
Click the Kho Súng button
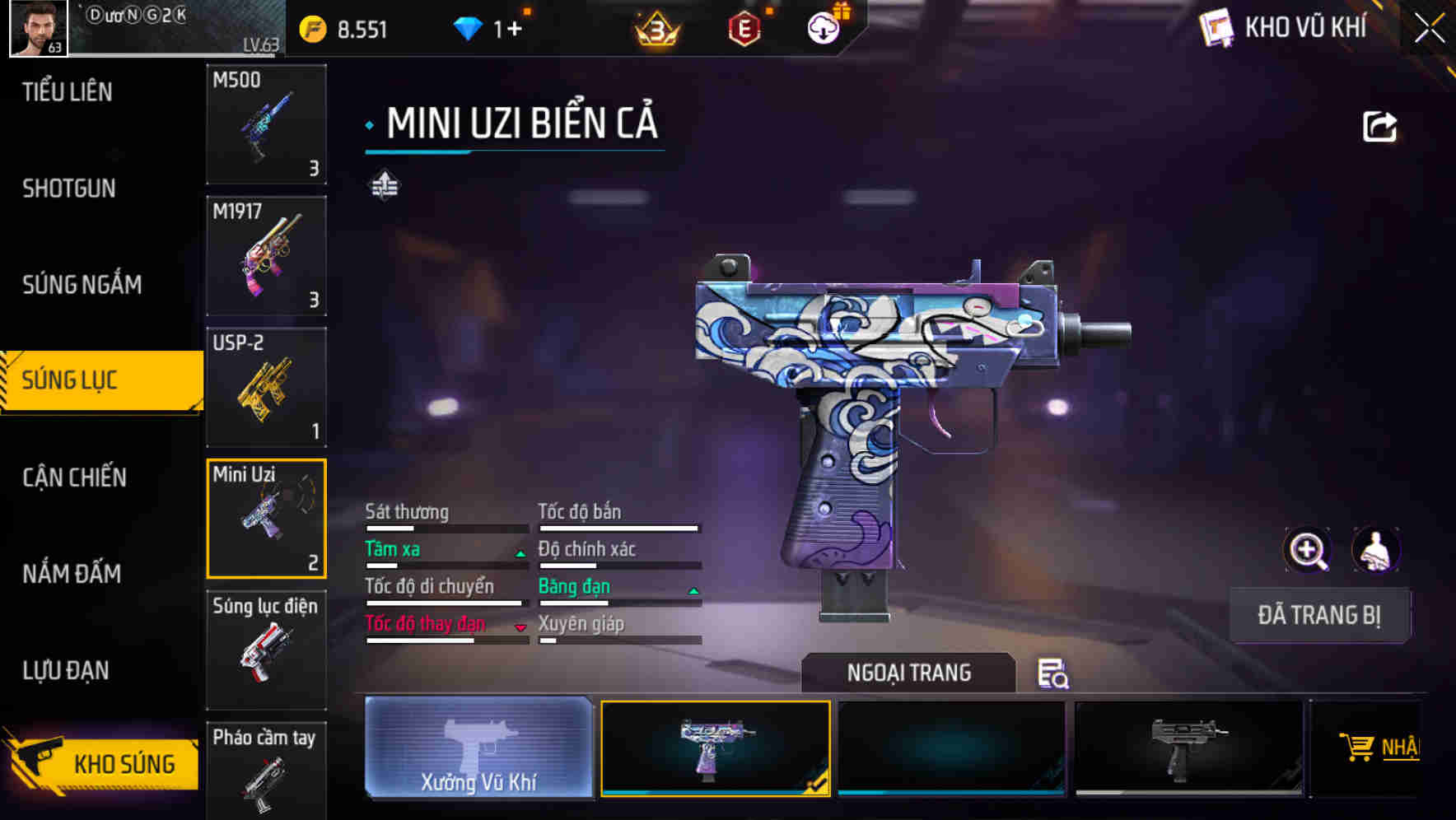click(103, 762)
